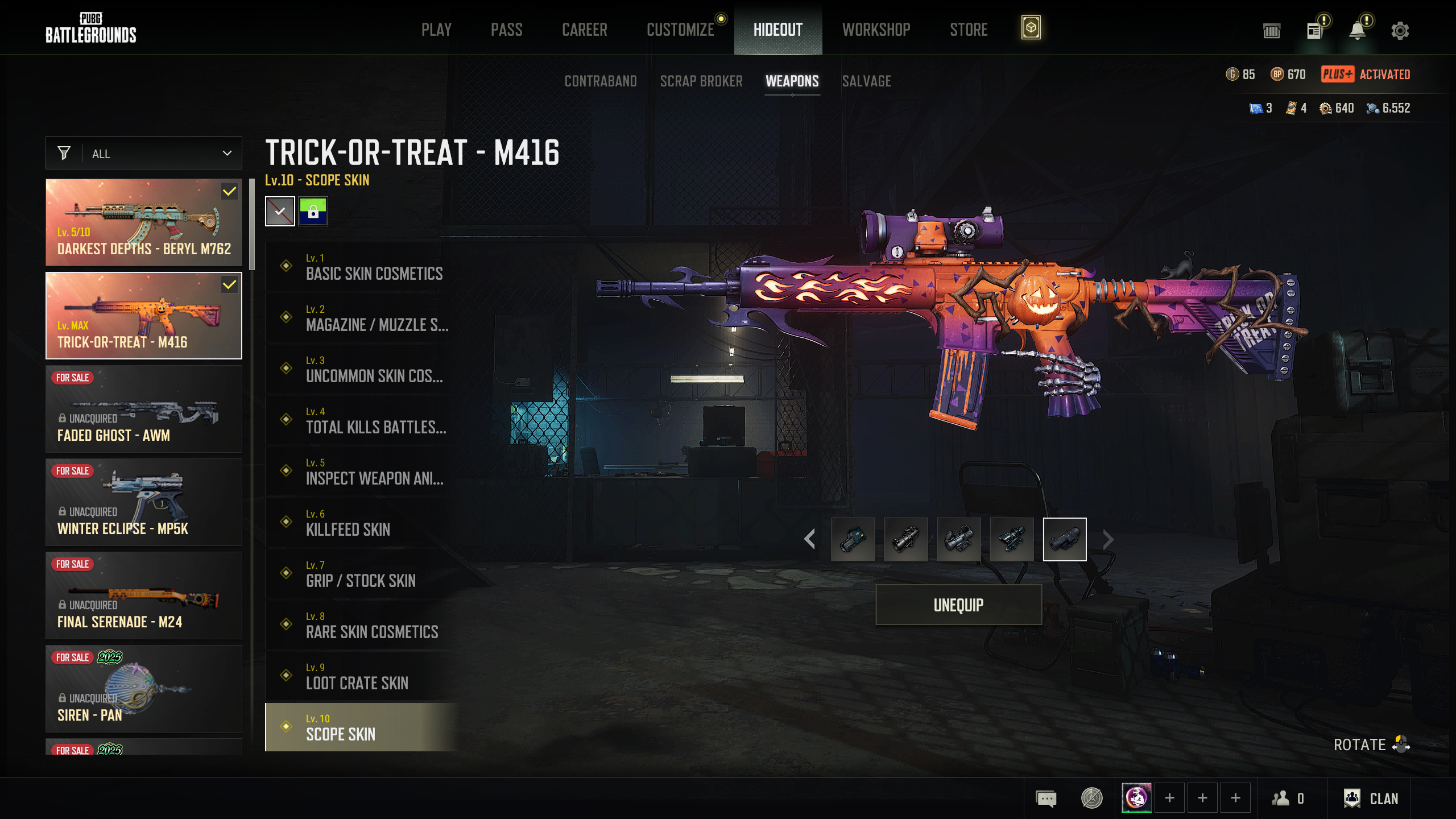The width and height of the screenshot is (1456, 819).
Task: Open the PLAY menu tab
Action: [x=436, y=30]
